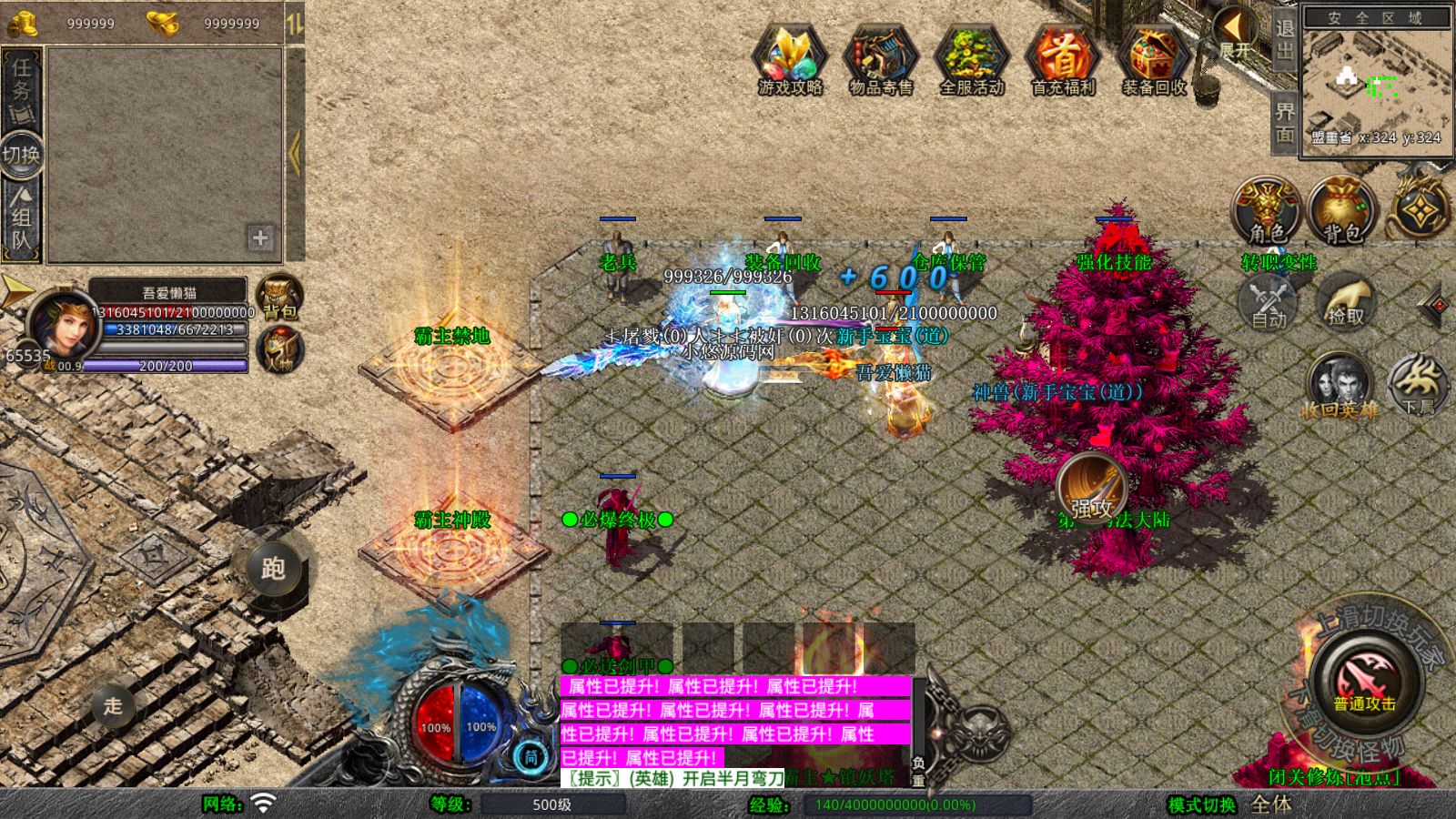Toggle 自动 auto-combat
The image size is (1456, 819).
pyautogui.click(x=1268, y=303)
